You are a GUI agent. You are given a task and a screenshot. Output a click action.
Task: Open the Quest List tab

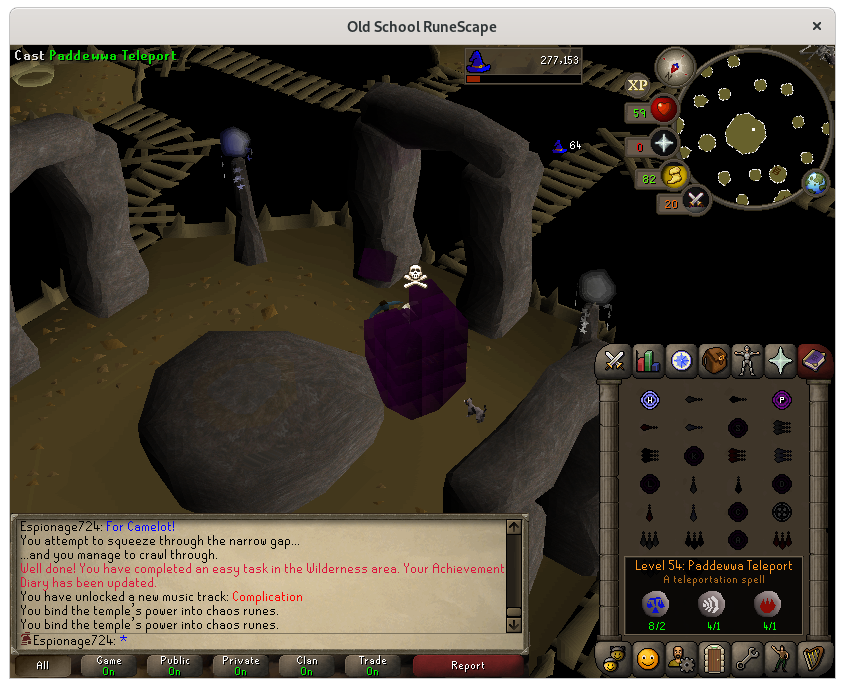point(681,361)
